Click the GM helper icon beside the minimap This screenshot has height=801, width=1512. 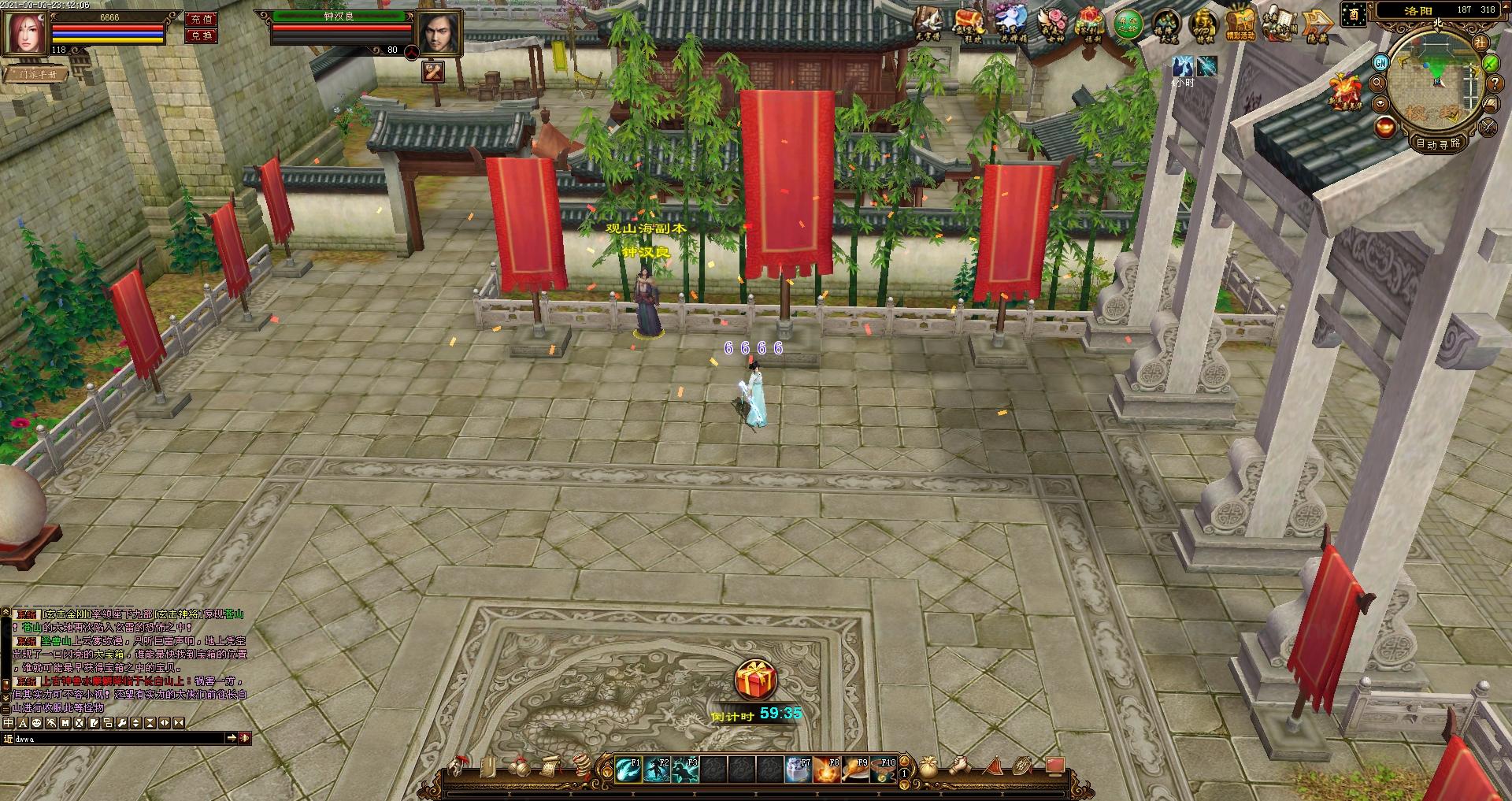[1381, 63]
